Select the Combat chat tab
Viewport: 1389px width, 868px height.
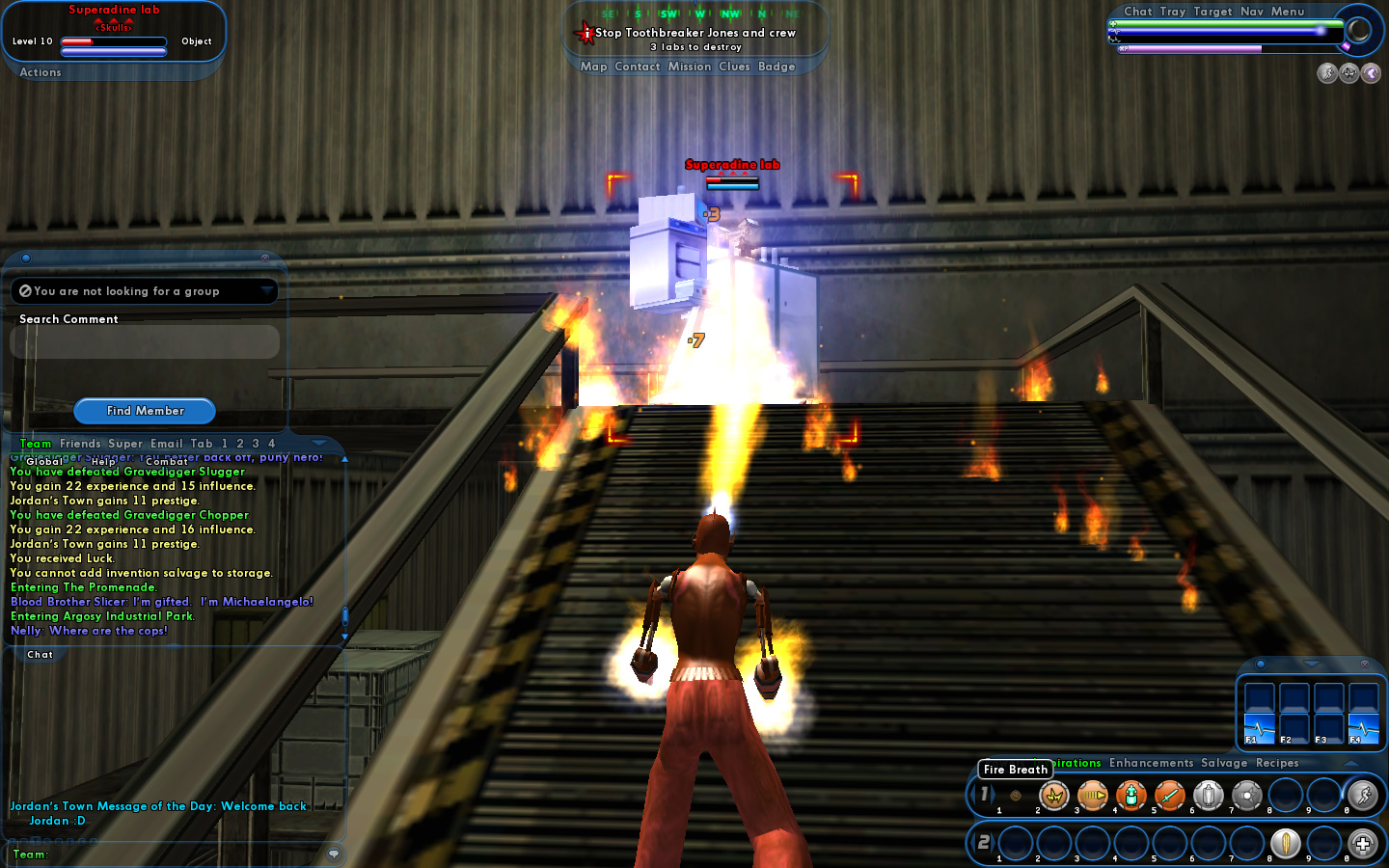pyautogui.click(x=167, y=461)
